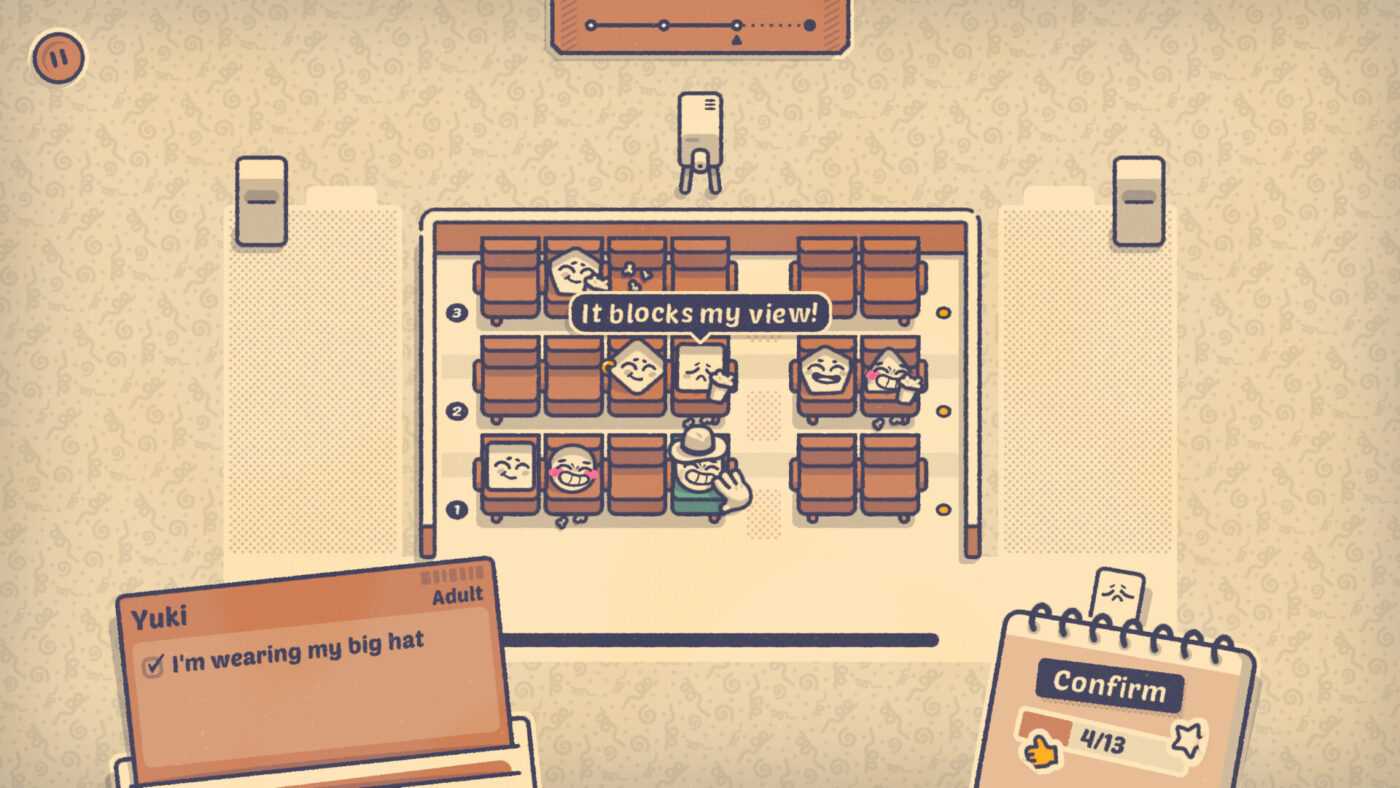Select the square character complaining about the view
This screenshot has height=788, width=1400.
(x=699, y=370)
